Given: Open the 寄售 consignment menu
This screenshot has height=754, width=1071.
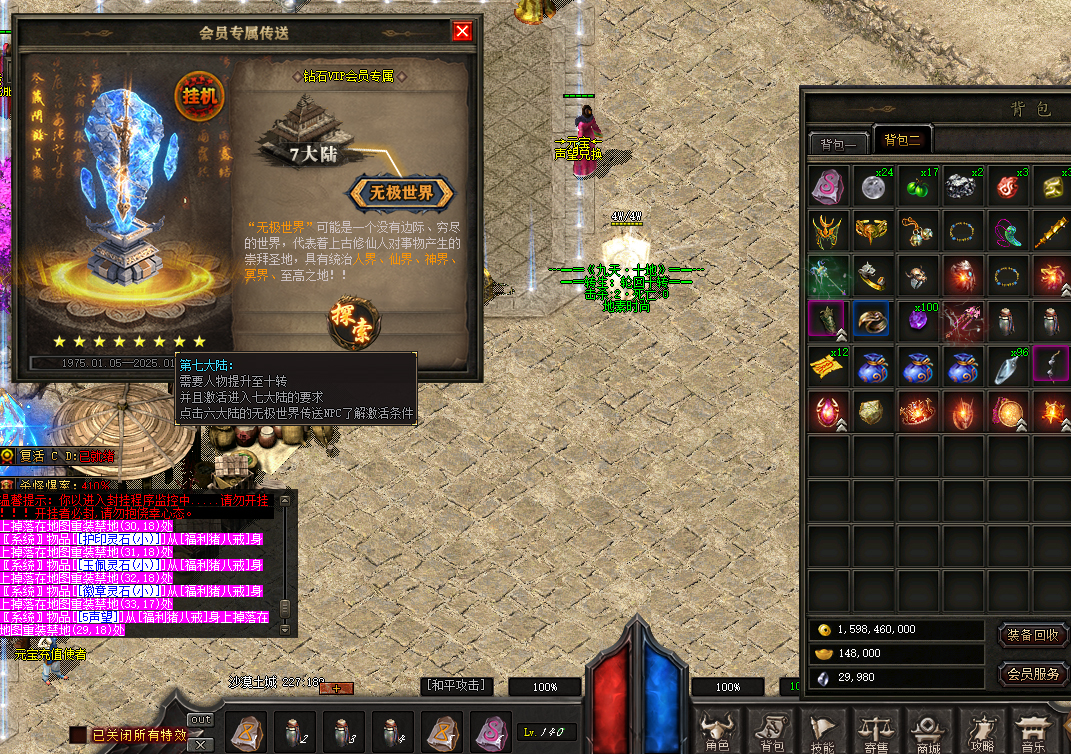Looking at the screenshot, I should [876, 733].
